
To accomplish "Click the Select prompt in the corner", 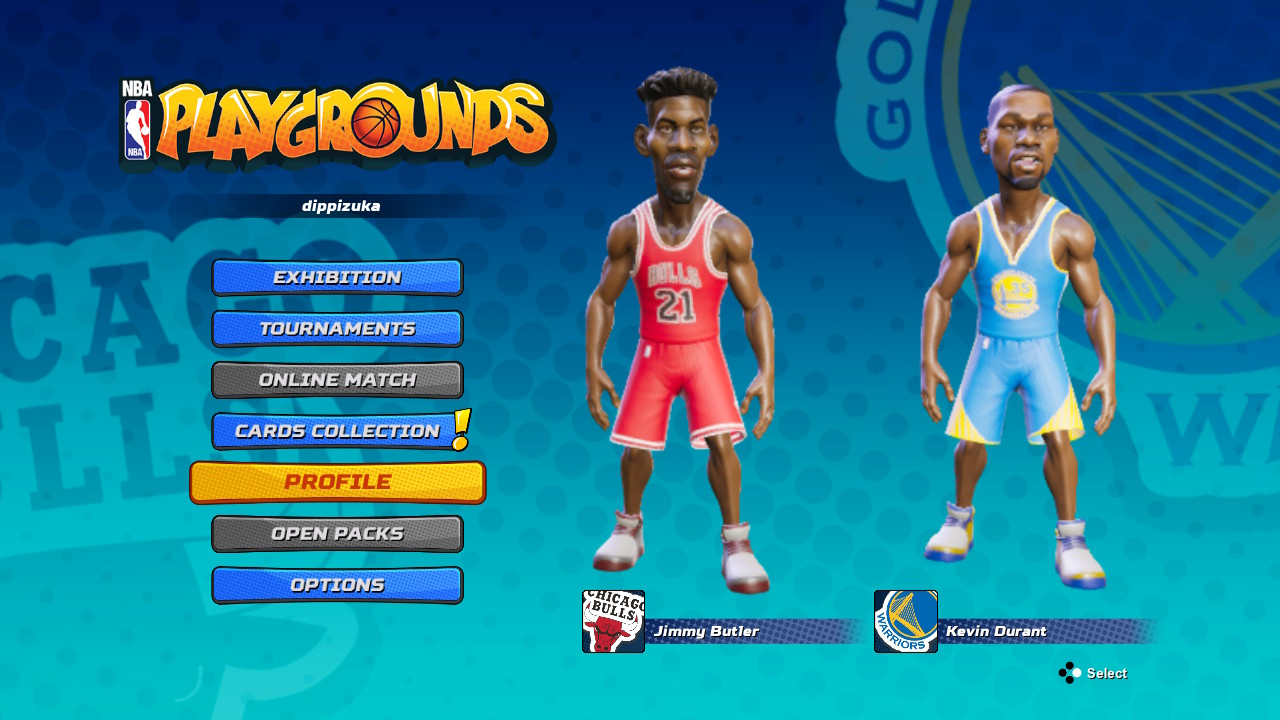I will tap(1107, 673).
